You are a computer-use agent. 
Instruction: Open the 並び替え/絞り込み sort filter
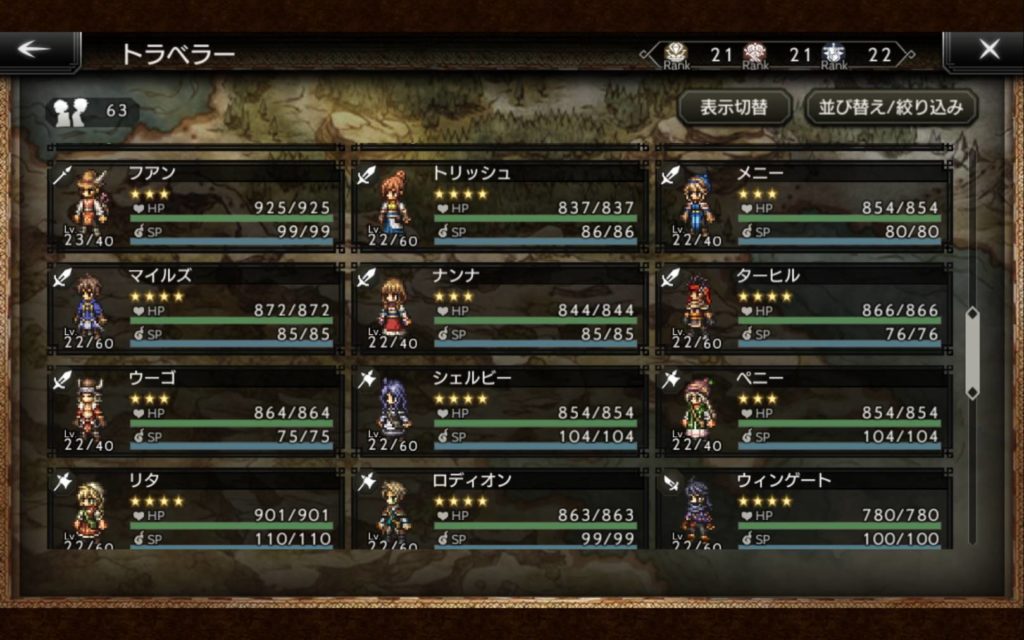(x=891, y=107)
